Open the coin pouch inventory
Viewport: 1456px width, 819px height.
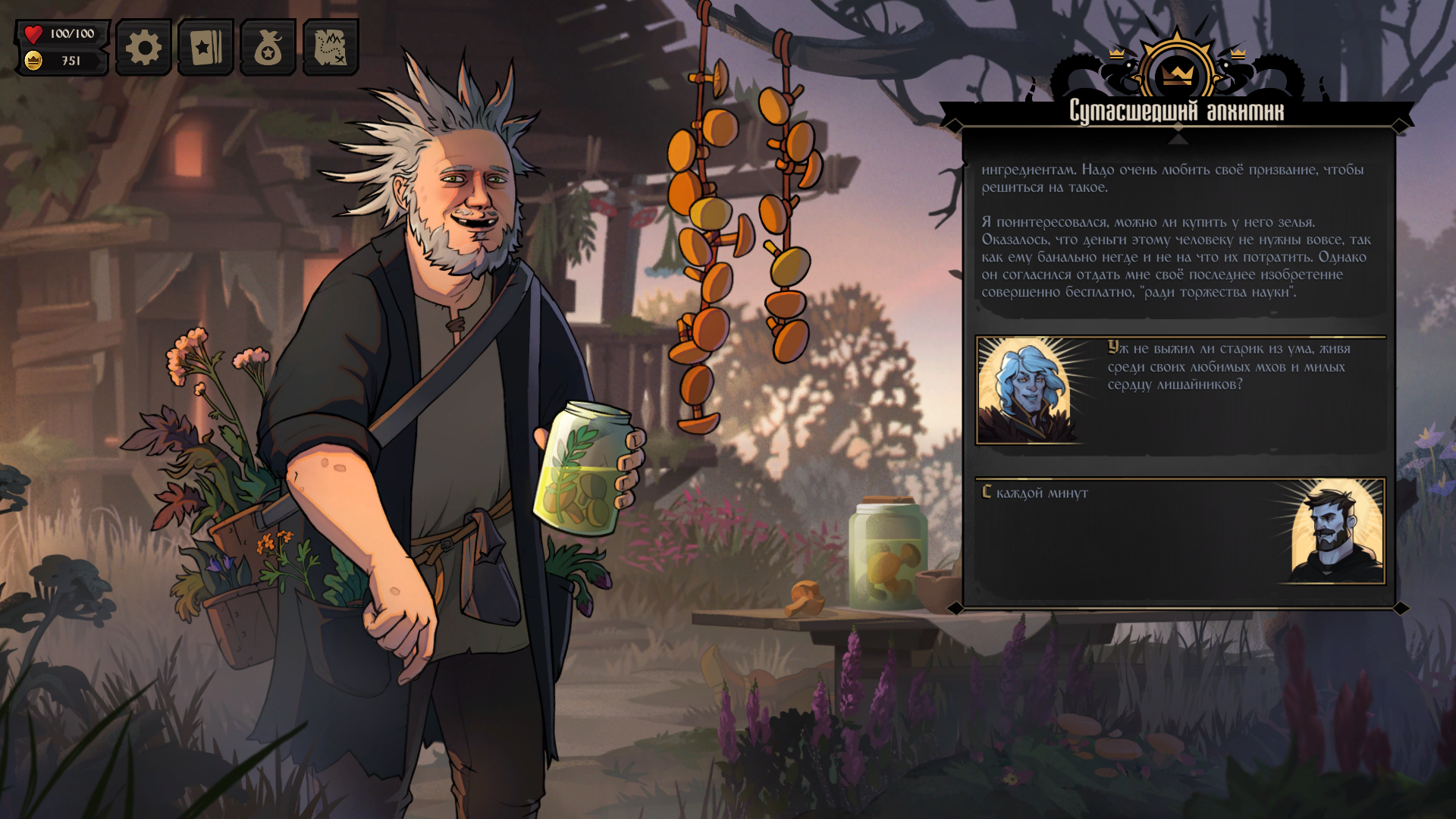click(x=268, y=49)
